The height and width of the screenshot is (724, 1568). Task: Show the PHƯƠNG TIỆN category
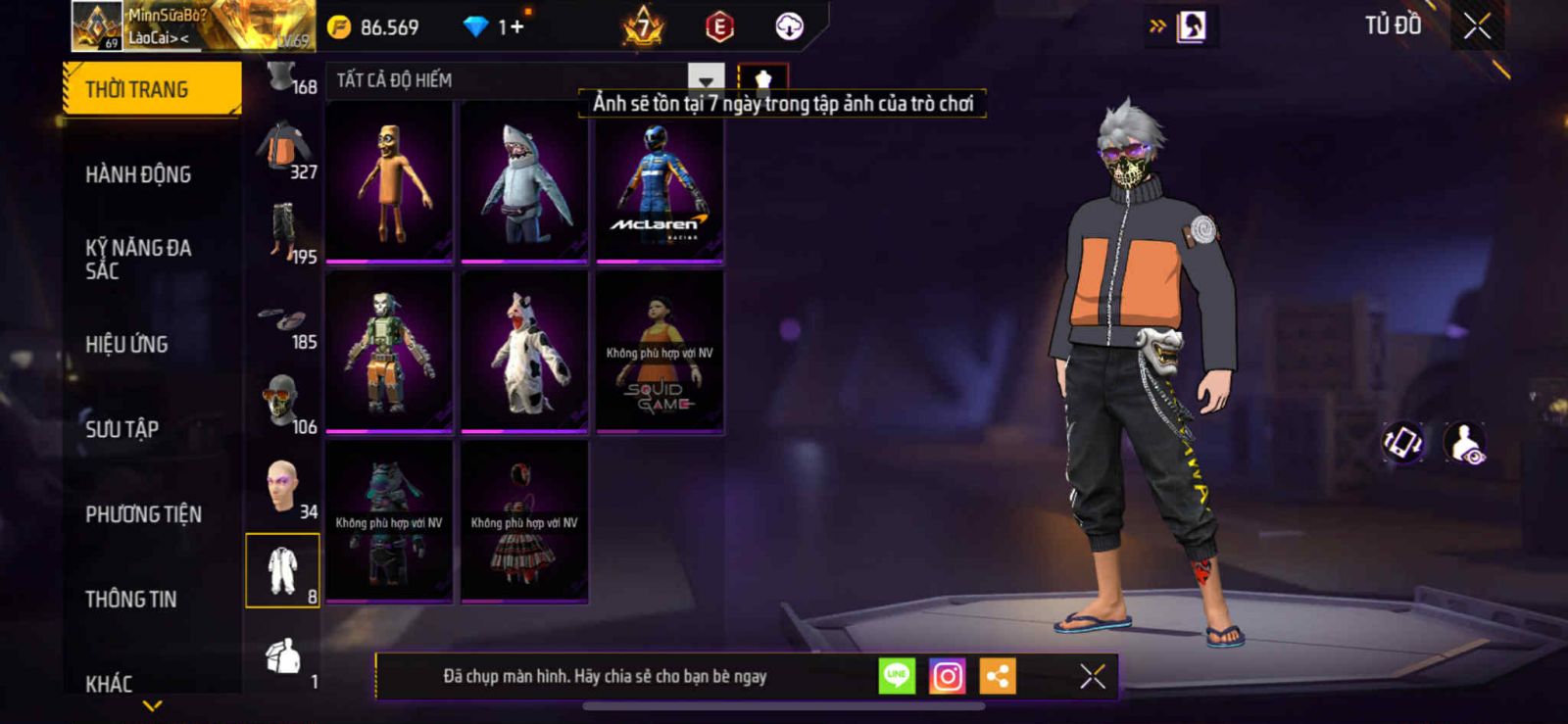(143, 514)
